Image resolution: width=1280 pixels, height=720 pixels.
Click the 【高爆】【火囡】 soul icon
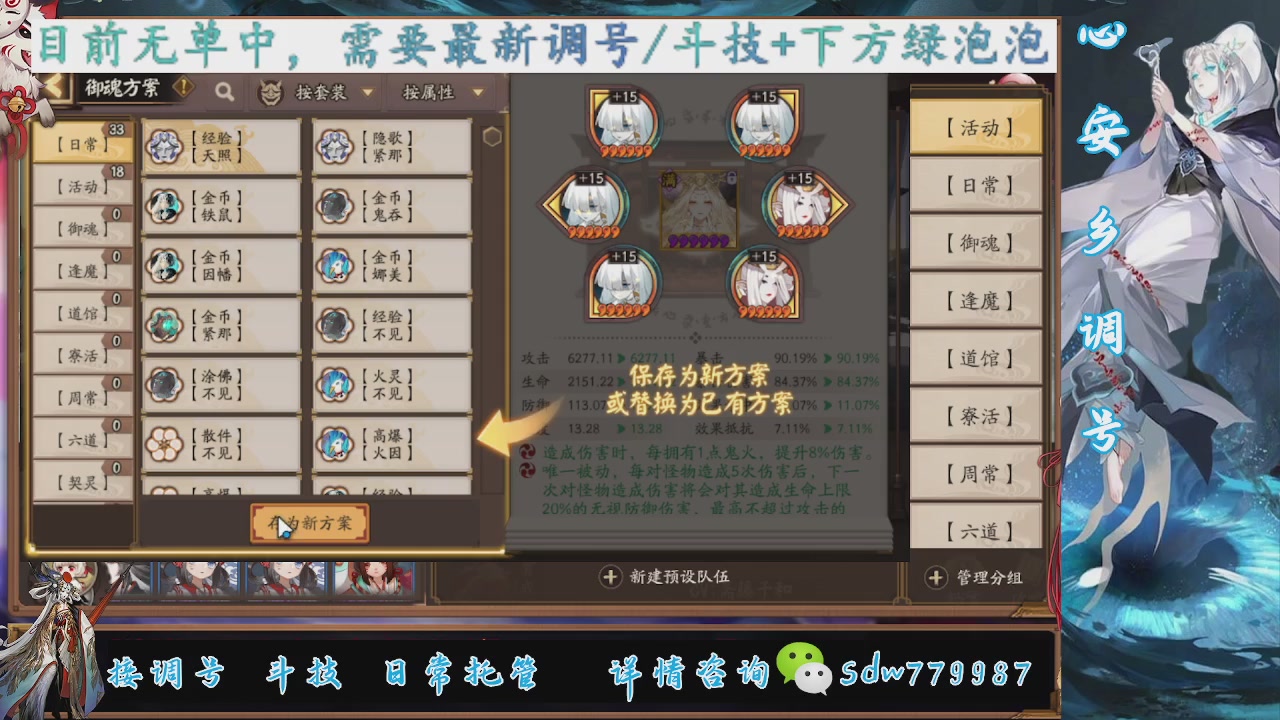click(x=334, y=443)
